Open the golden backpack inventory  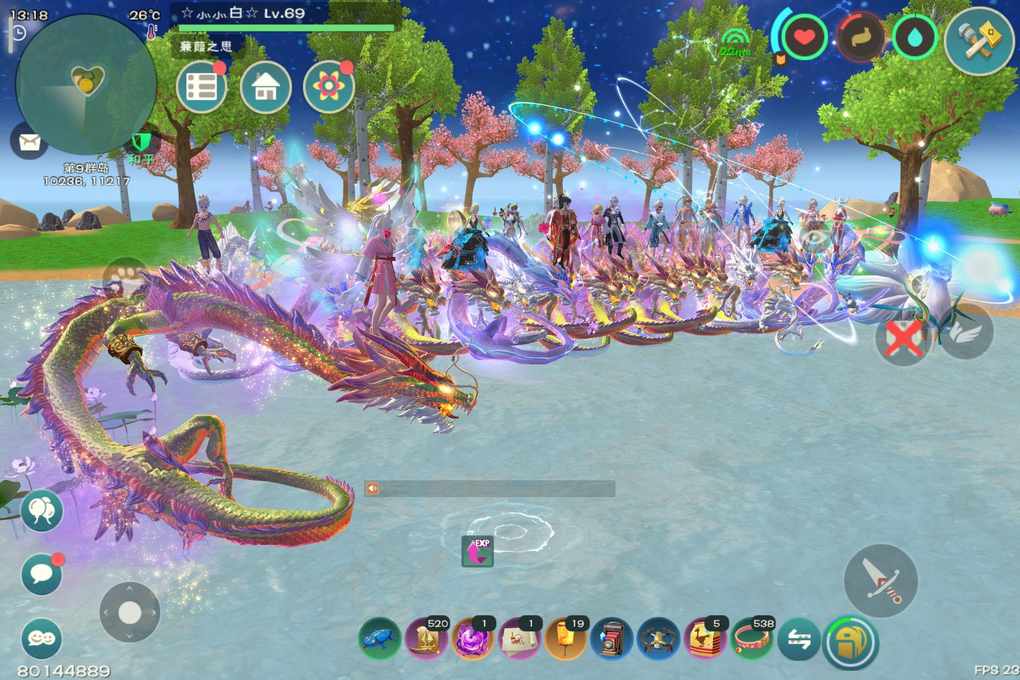pos(850,641)
